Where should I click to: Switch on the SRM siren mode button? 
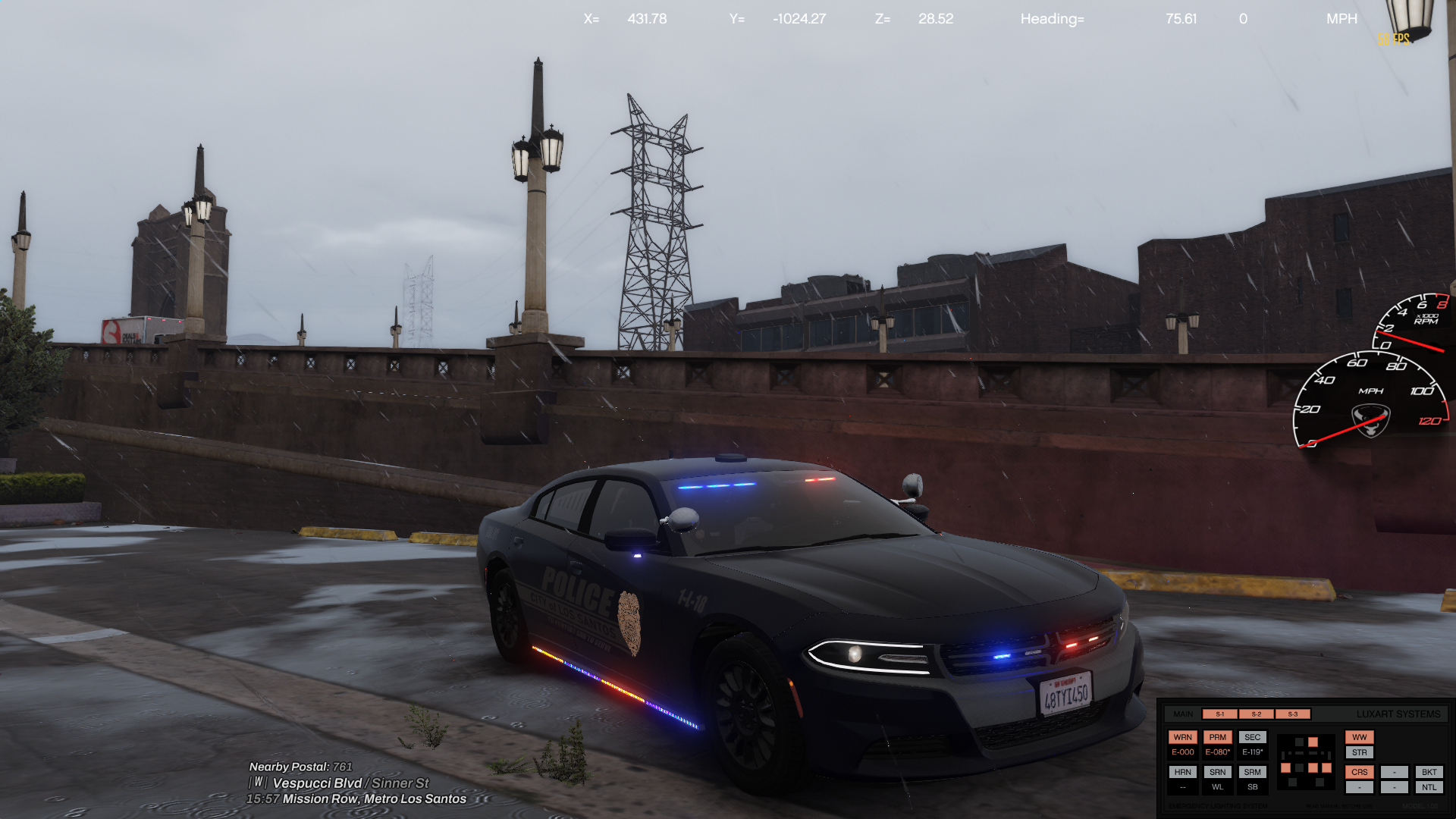1252,772
